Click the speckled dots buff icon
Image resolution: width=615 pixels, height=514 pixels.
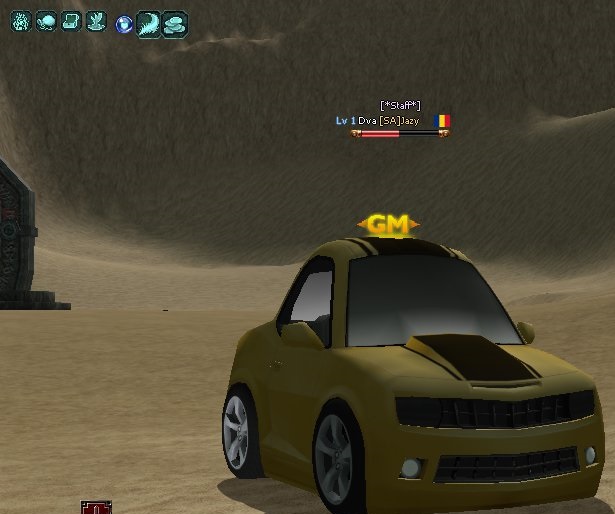coord(21,21)
